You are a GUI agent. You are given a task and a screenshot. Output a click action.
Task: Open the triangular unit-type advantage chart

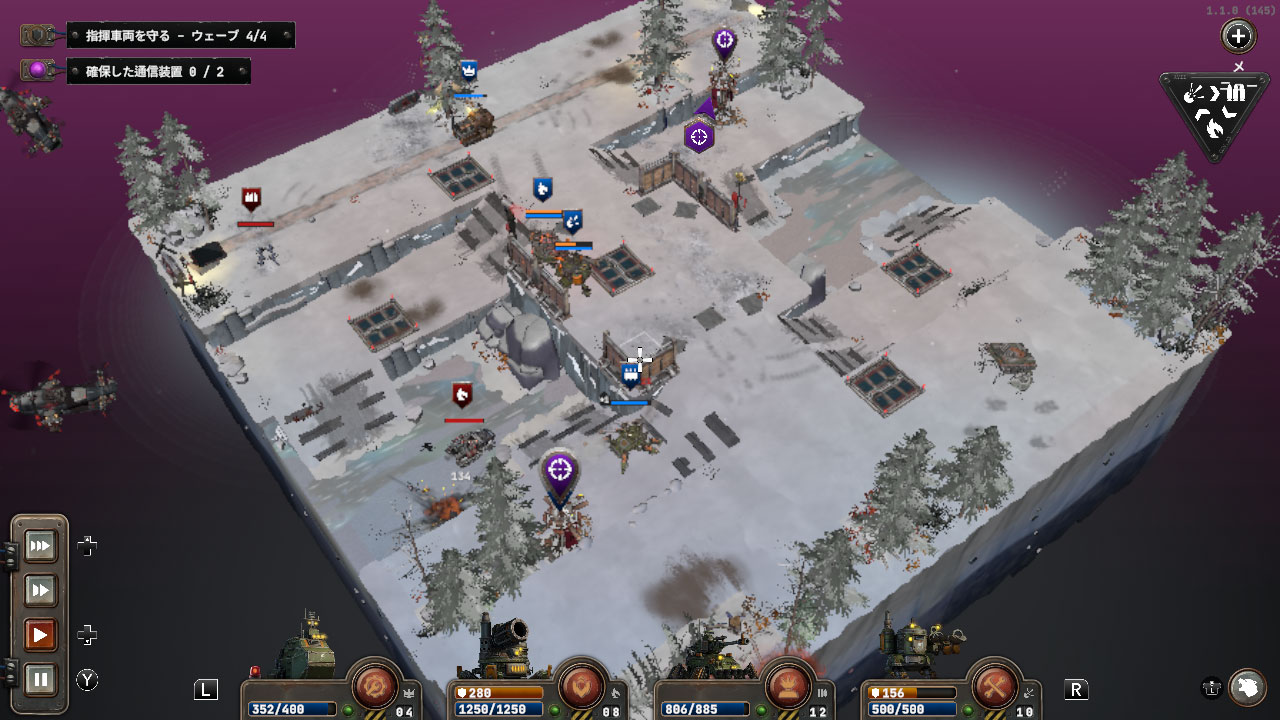click(1213, 112)
